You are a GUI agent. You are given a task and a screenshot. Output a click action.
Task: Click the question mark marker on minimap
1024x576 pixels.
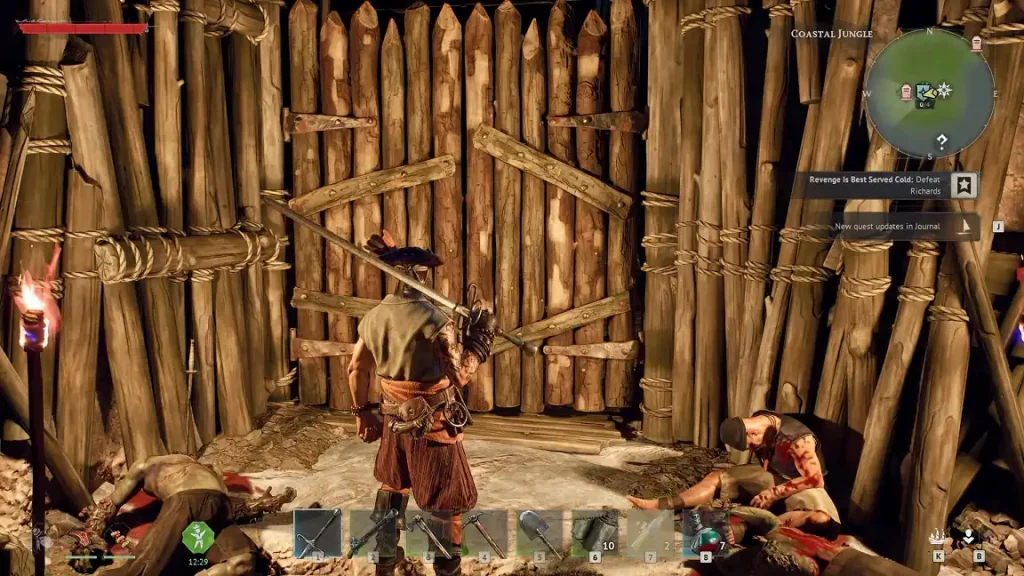pos(941,141)
